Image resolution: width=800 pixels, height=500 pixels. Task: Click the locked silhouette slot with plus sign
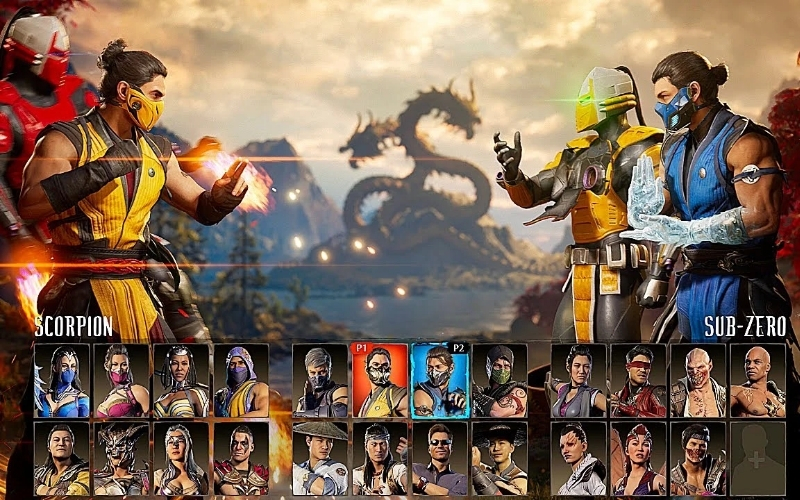click(x=757, y=458)
